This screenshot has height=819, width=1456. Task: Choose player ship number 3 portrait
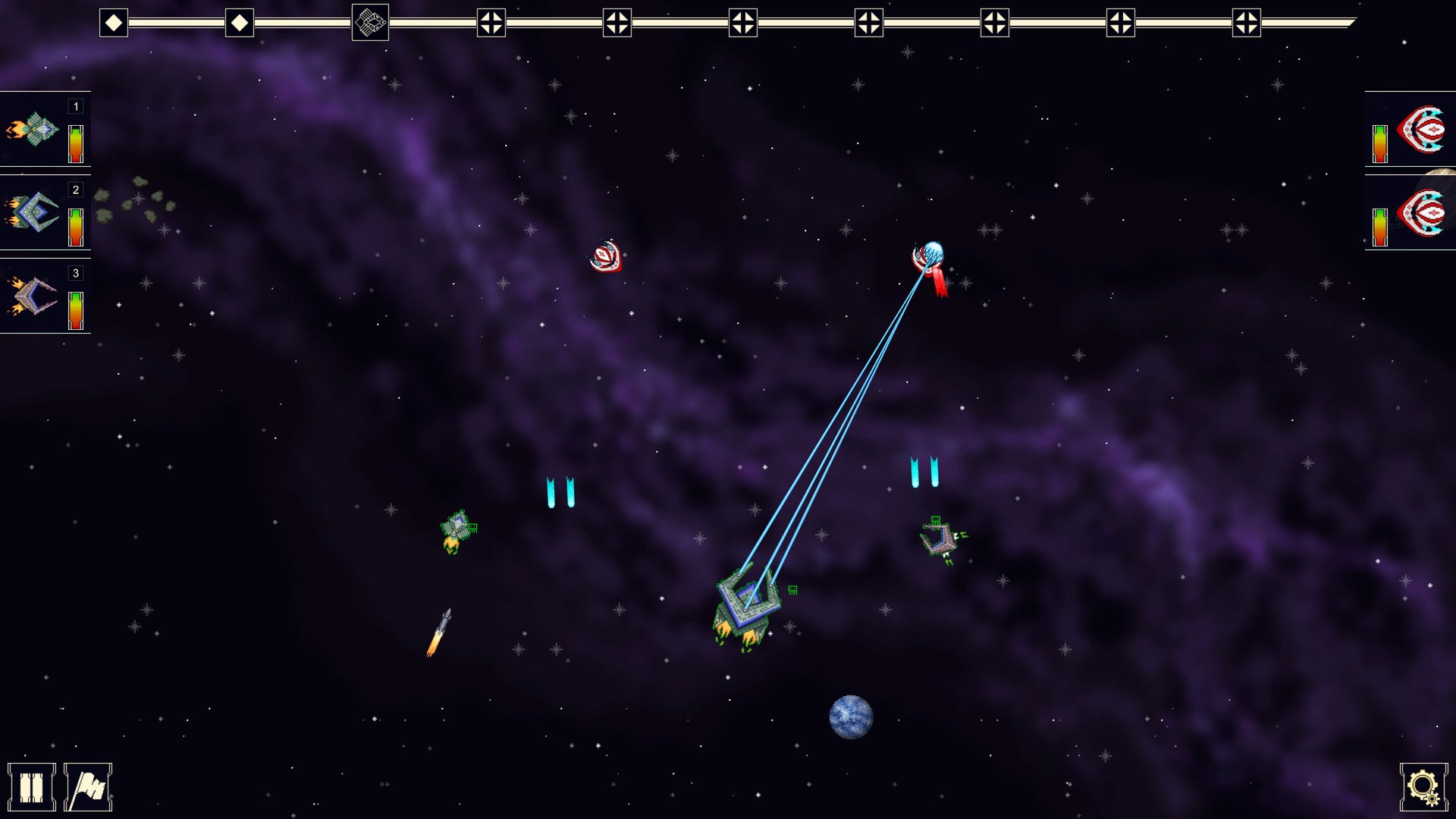34,296
